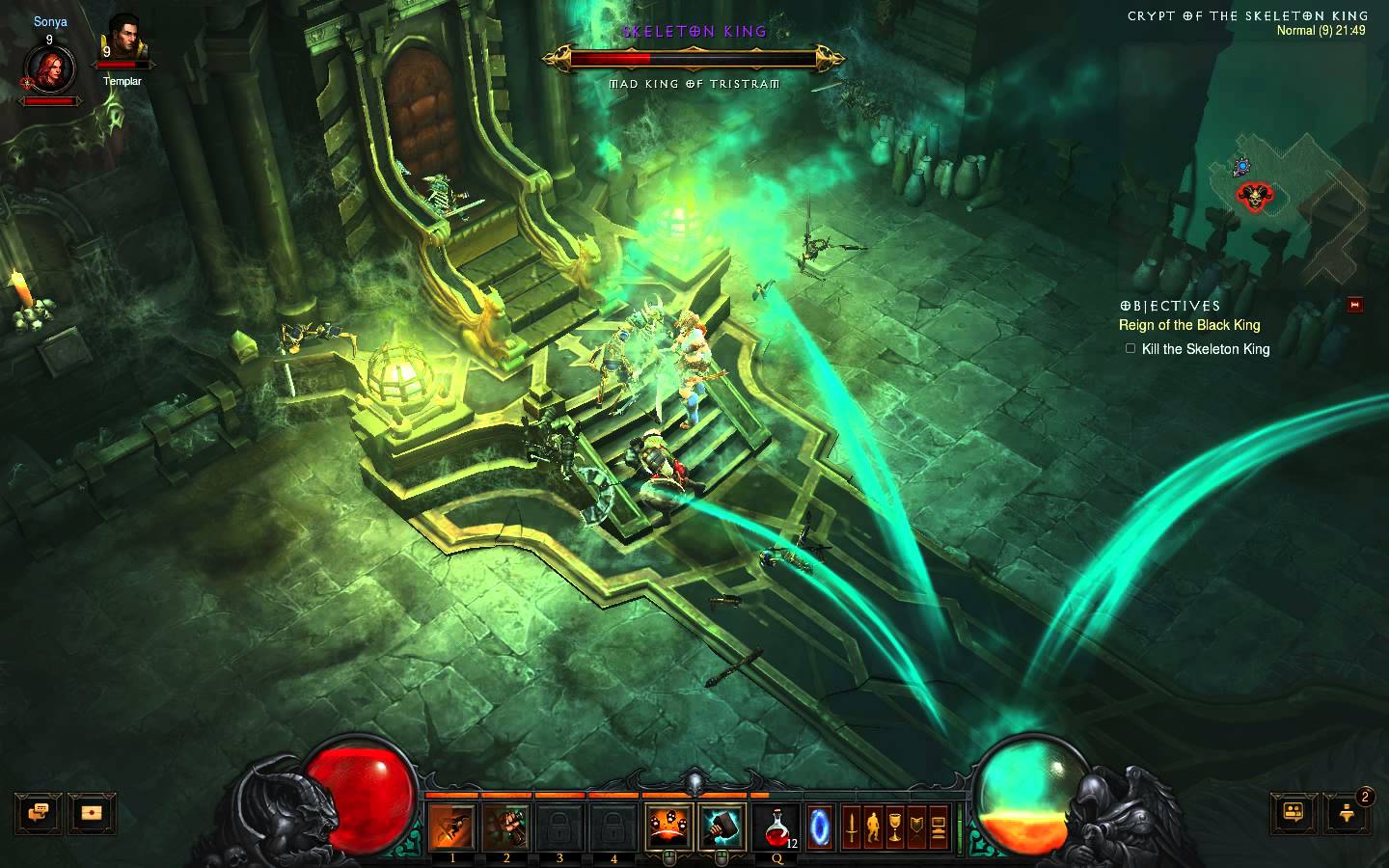Open the goblet menu button

click(895, 827)
